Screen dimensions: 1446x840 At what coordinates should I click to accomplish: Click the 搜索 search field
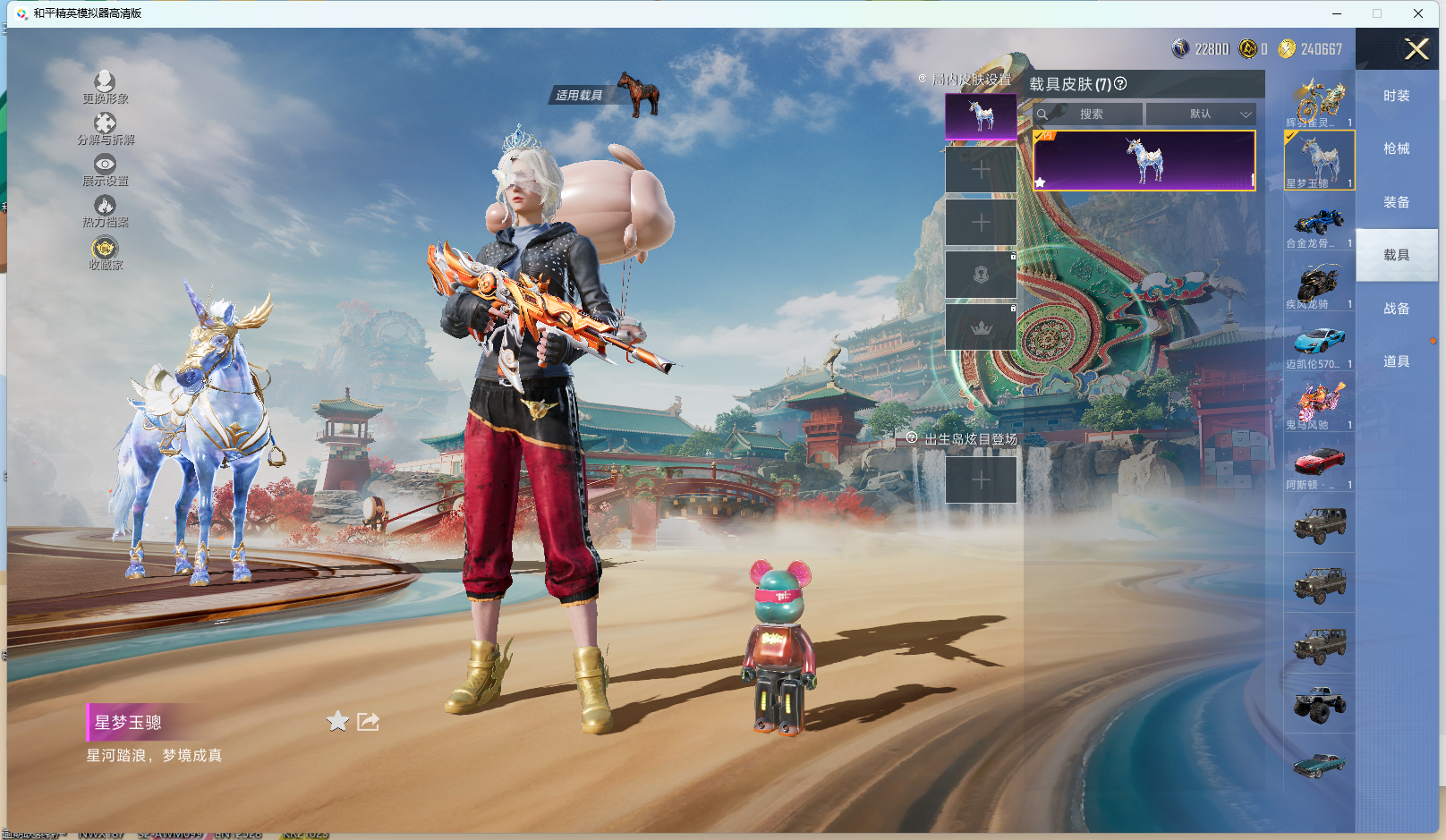pyautogui.click(x=1089, y=115)
